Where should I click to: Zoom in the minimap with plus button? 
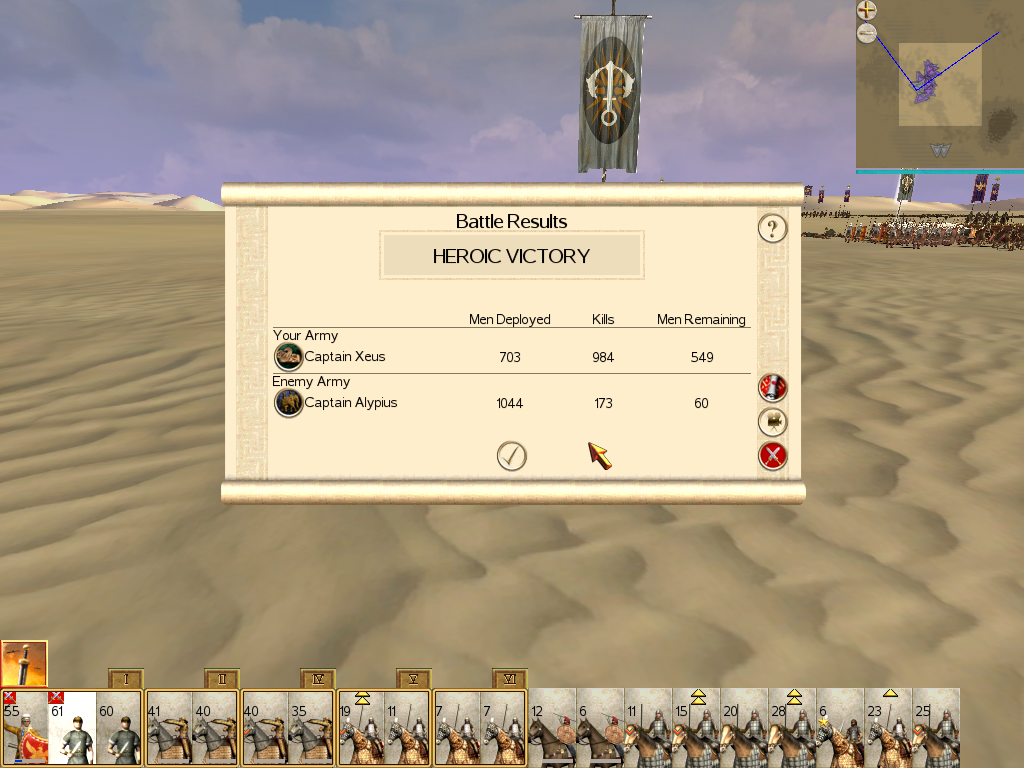(866, 11)
